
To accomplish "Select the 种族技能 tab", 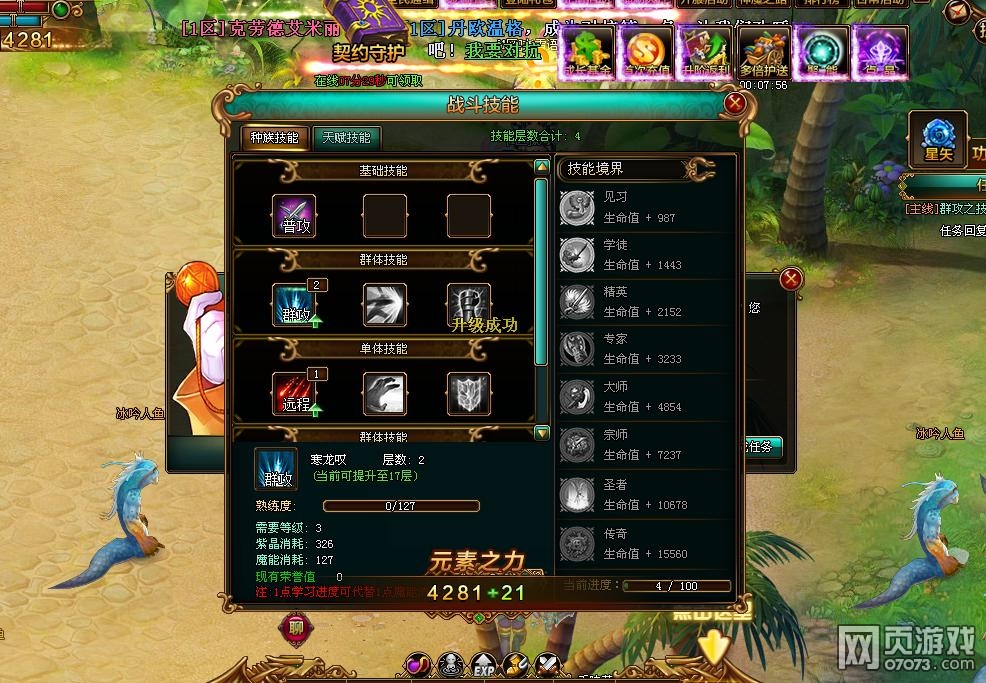I will 274,138.
